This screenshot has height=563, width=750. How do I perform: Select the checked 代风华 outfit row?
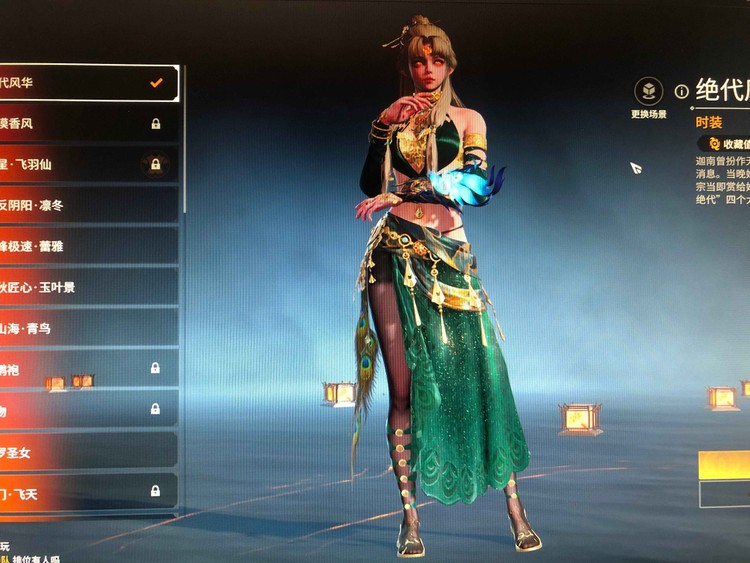(88, 83)
